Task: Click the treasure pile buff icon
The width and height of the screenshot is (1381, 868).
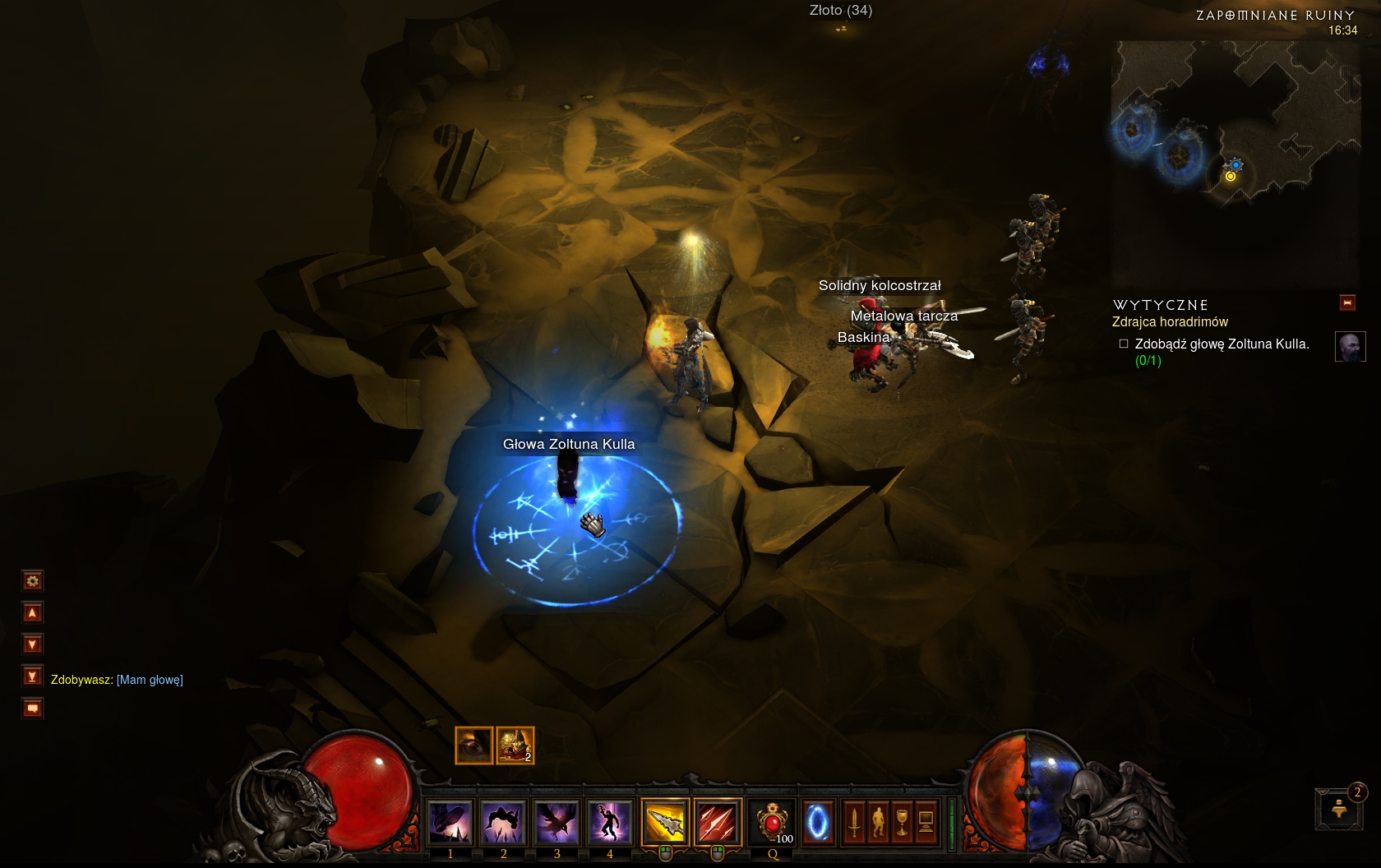Action: [x=515, y=746]
